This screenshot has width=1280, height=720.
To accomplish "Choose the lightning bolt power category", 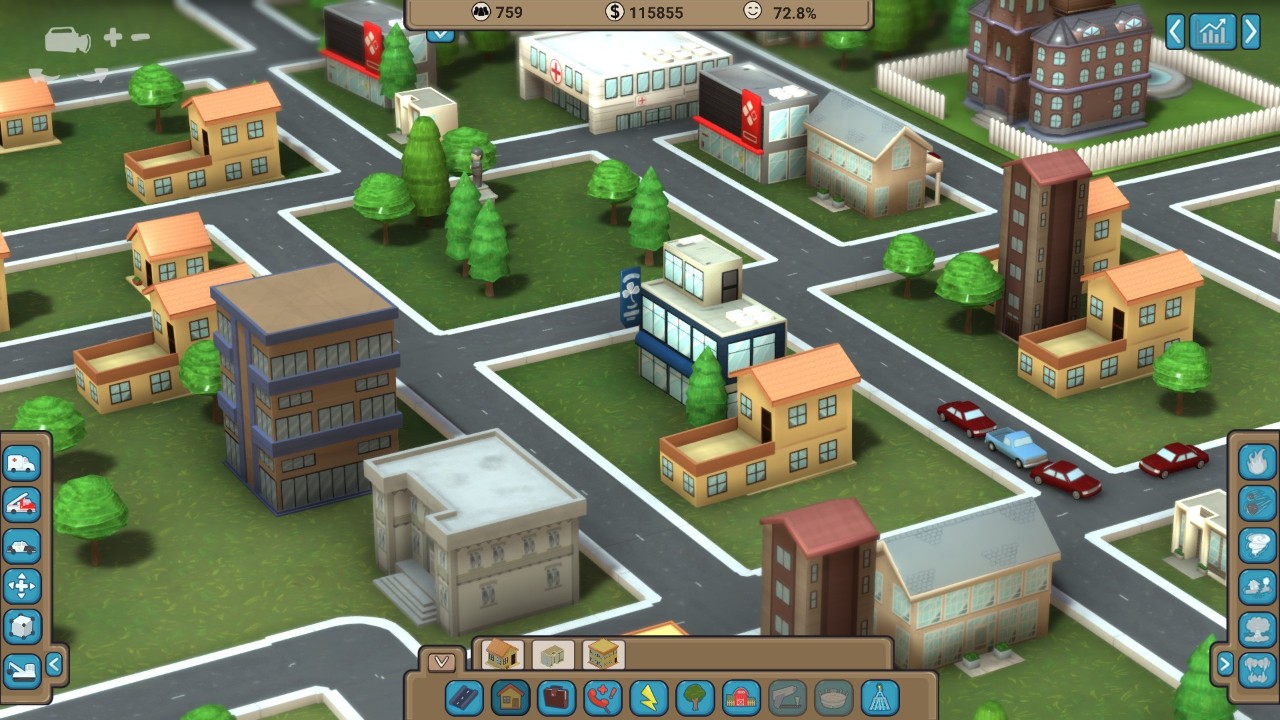I will (650, 697).
